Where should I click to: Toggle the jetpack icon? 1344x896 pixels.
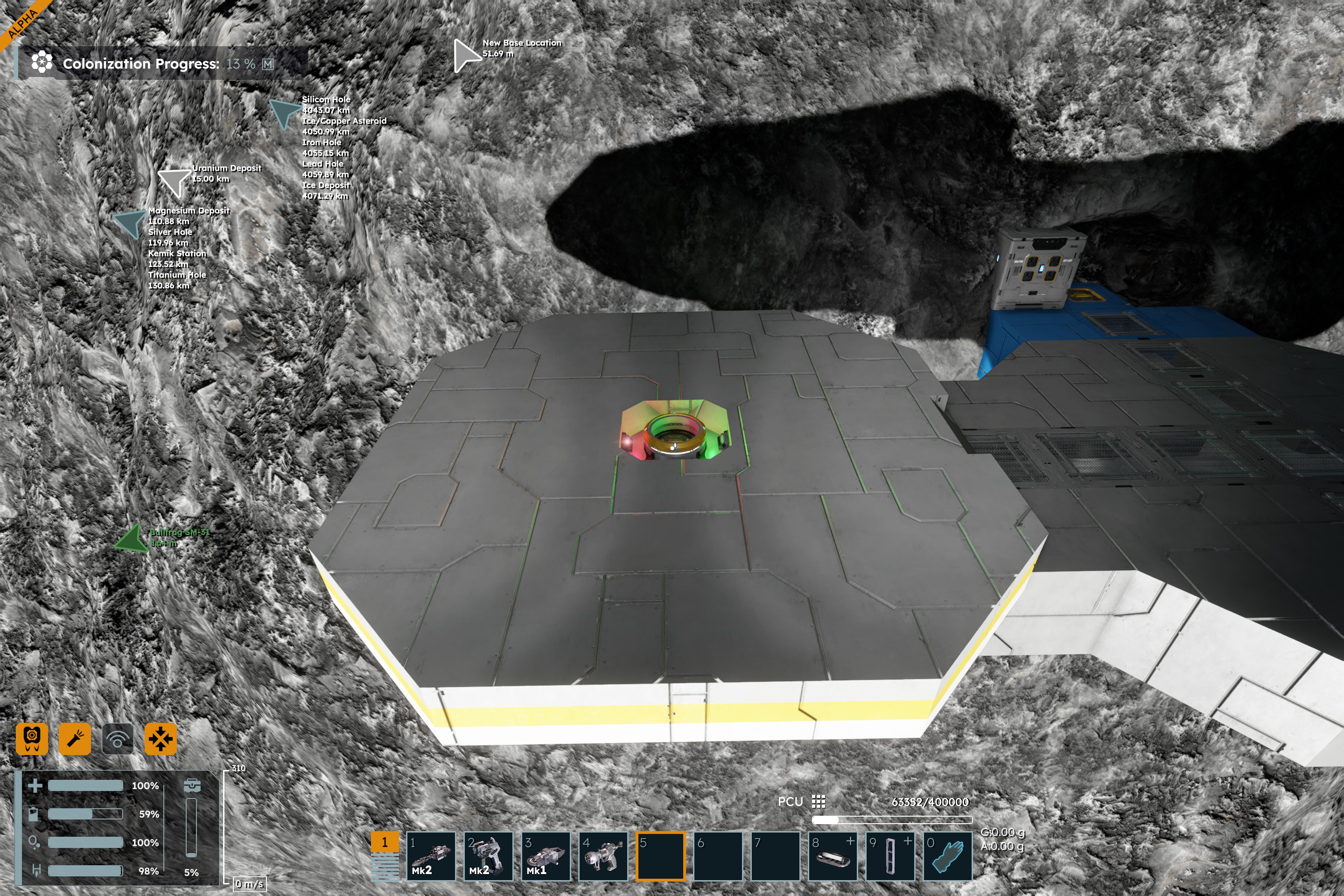coord(32,739)
